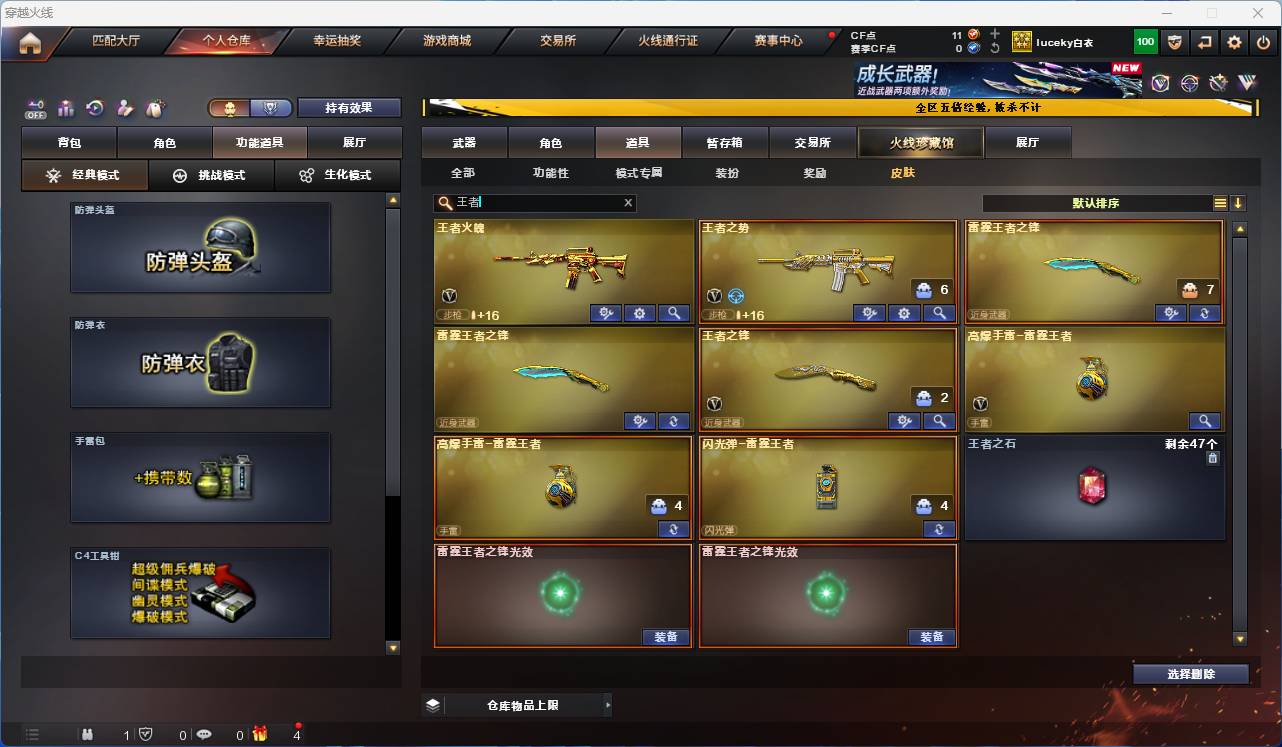
Task: Click the trash icon on 王者之石 card
Action: tap(1211, 457)
